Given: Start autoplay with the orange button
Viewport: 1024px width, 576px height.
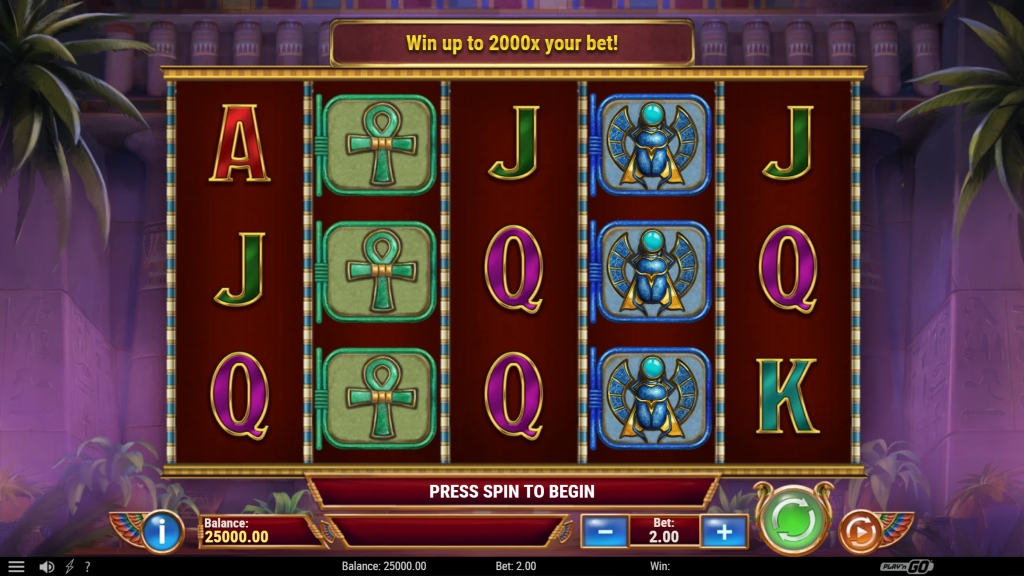Looking at the screenshot, I should click(x=859, y=532).
